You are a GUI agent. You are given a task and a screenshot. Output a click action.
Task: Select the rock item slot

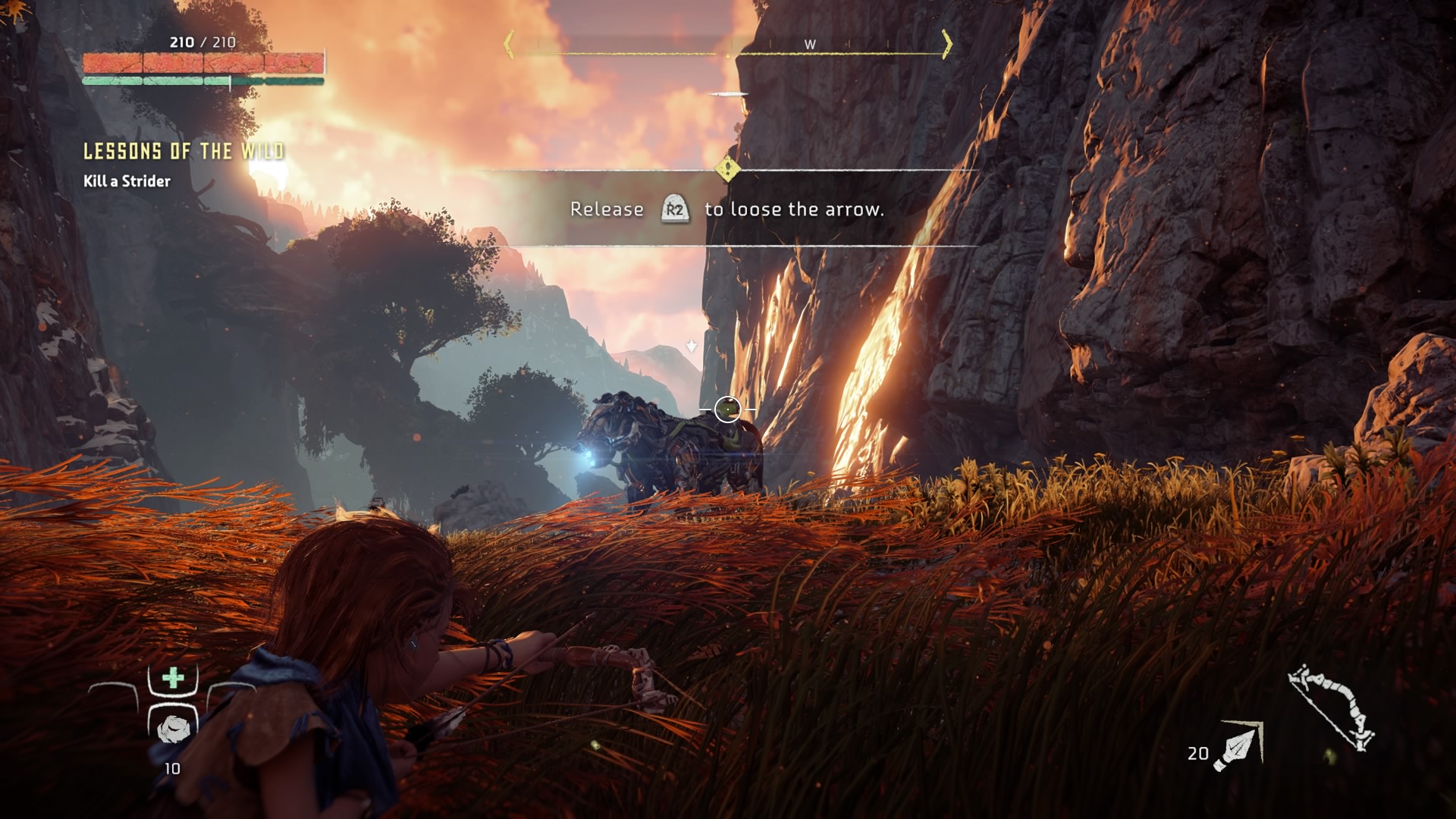(x=173, y=728)
